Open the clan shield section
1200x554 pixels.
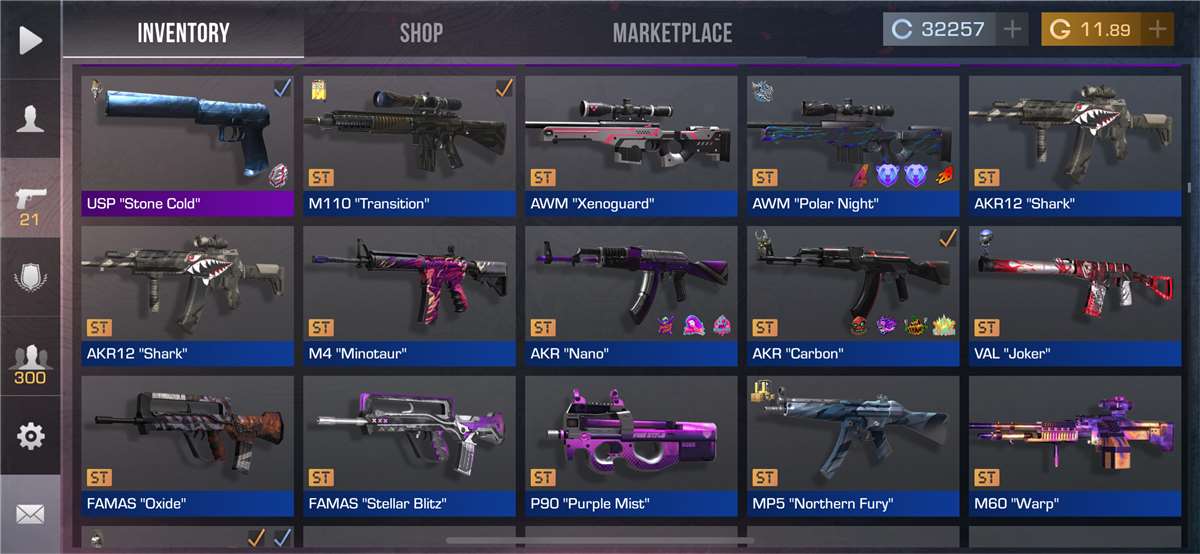tap(30, 277)
